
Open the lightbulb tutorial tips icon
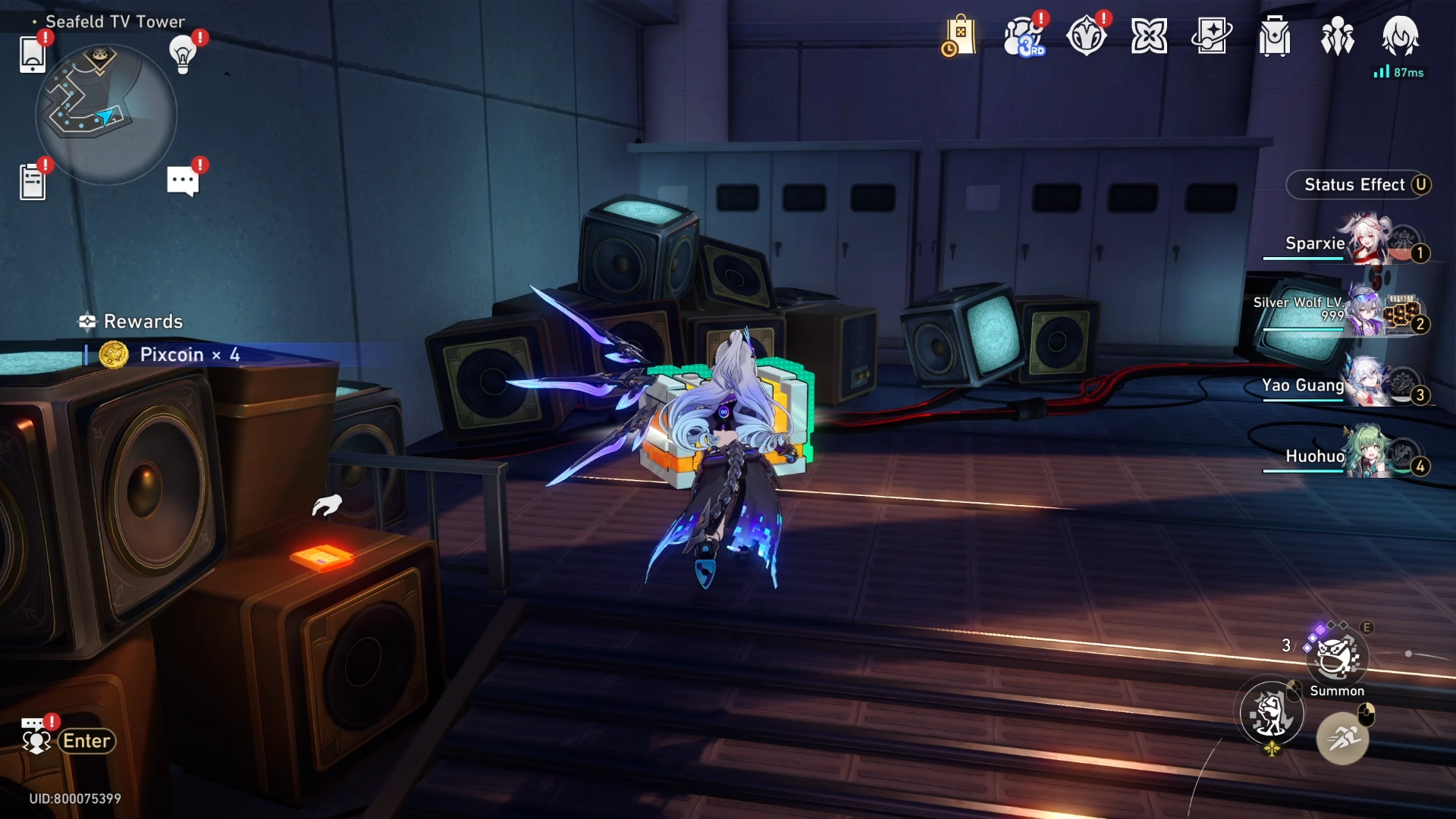(x=183, y=54)
